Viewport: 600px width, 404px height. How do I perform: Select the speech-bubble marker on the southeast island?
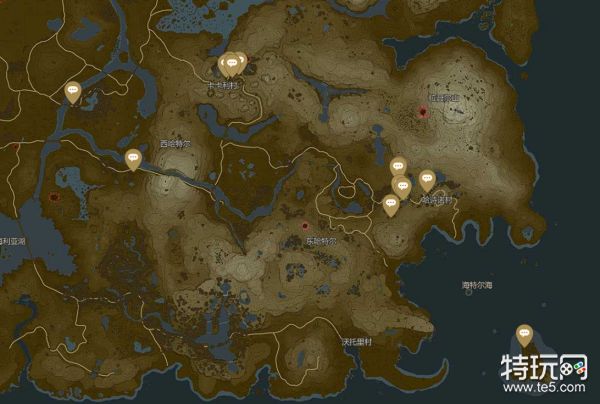pyautogui.click(x=524, y=334)
